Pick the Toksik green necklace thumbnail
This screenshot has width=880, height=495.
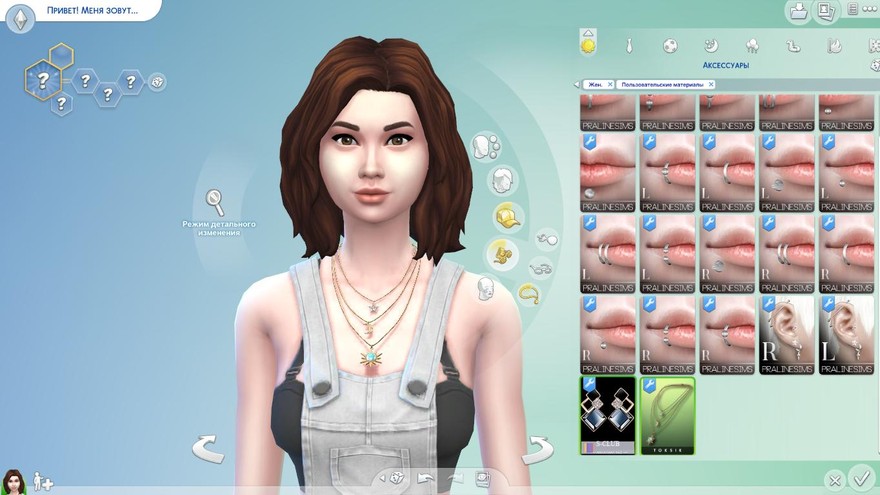667,415
